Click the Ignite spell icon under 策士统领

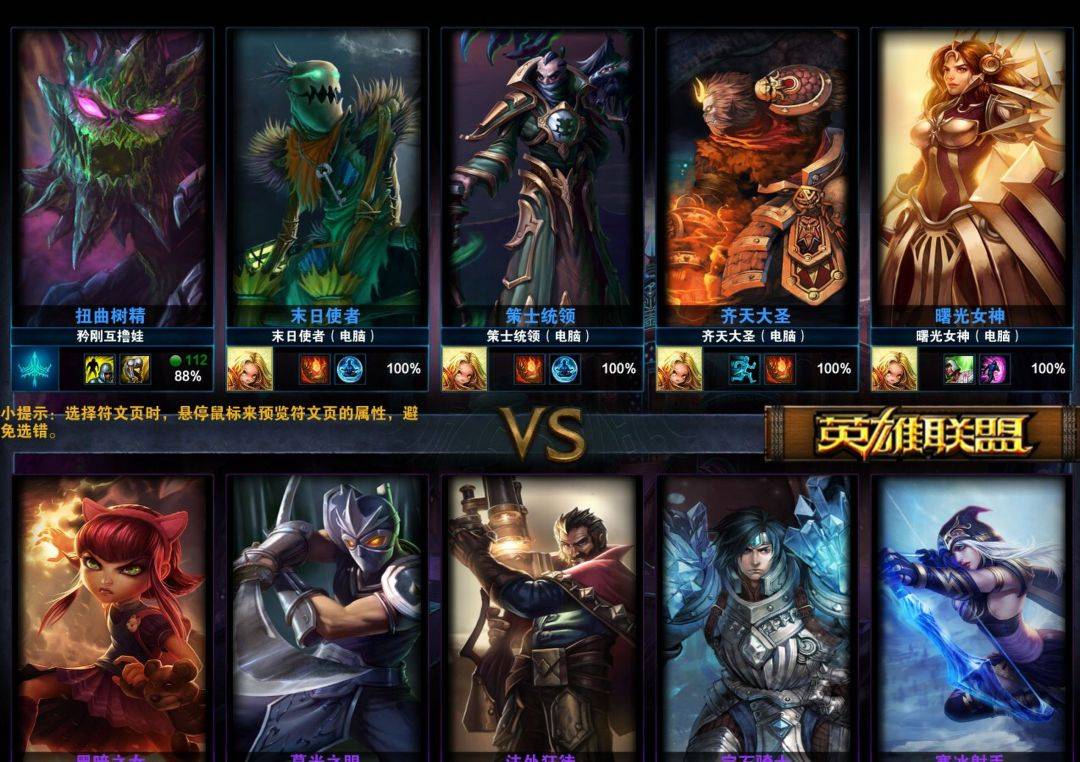(529, 369)
